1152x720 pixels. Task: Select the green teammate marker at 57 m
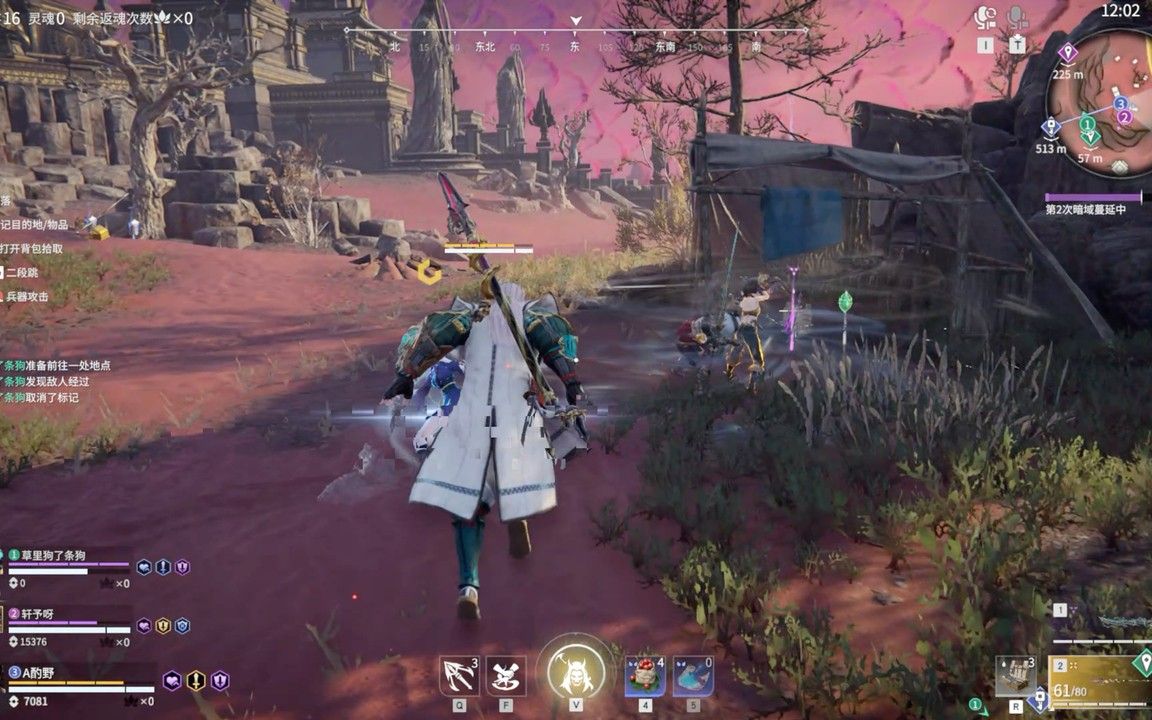pos(1090,136)
